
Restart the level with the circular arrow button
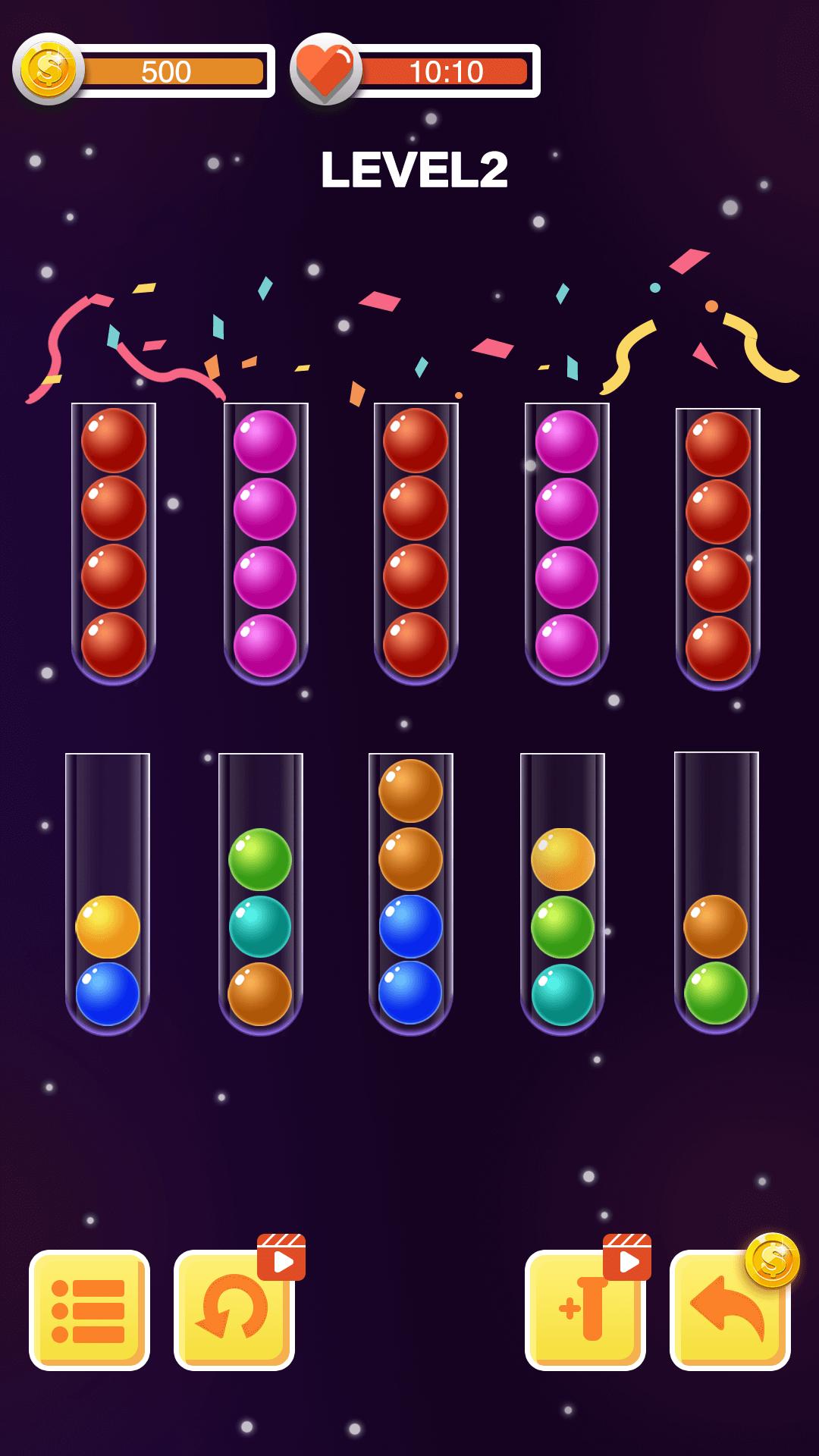[234, 1310]
